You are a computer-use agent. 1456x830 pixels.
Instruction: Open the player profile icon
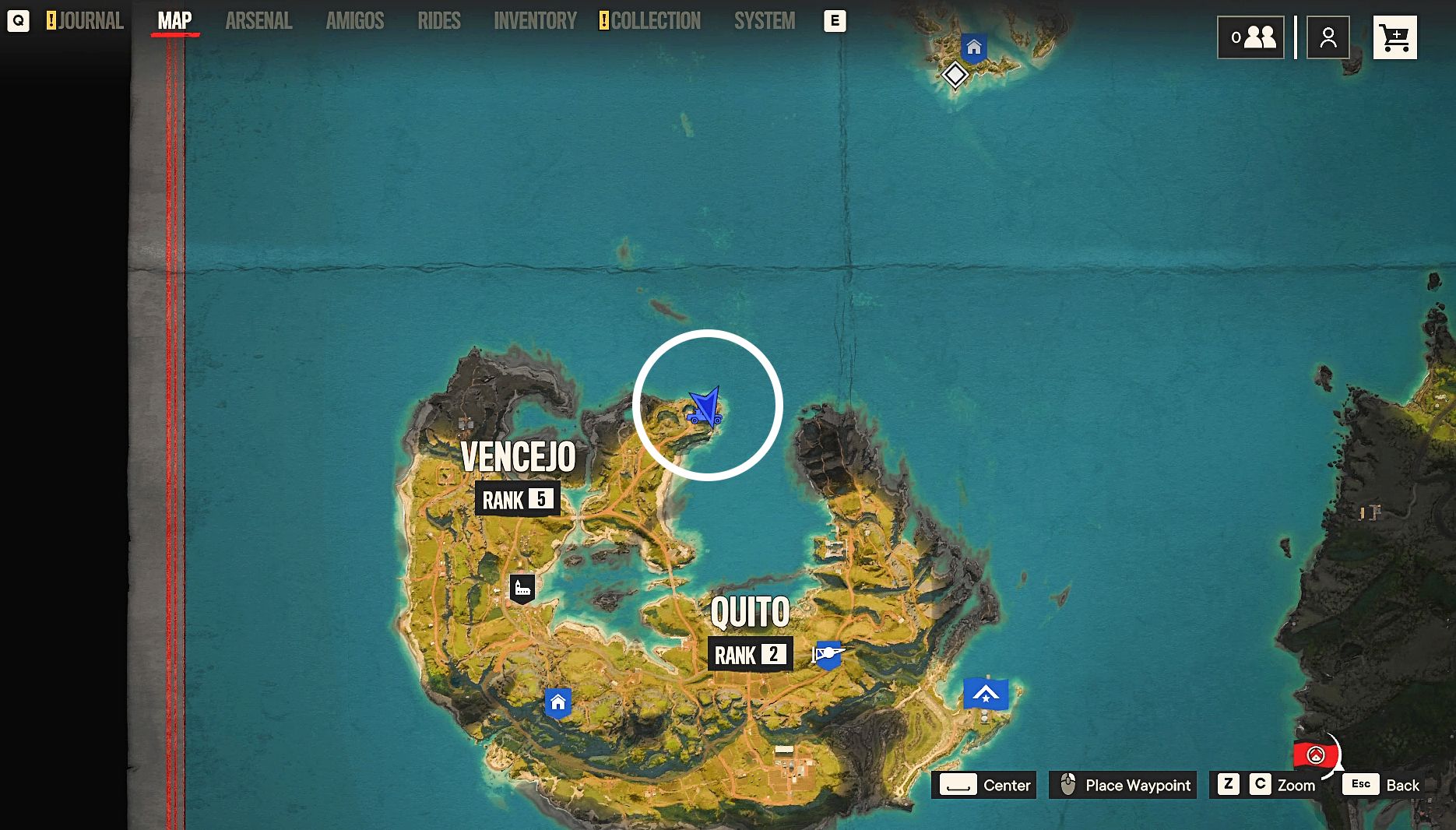pyautogui.click(x=1328, y=37)
